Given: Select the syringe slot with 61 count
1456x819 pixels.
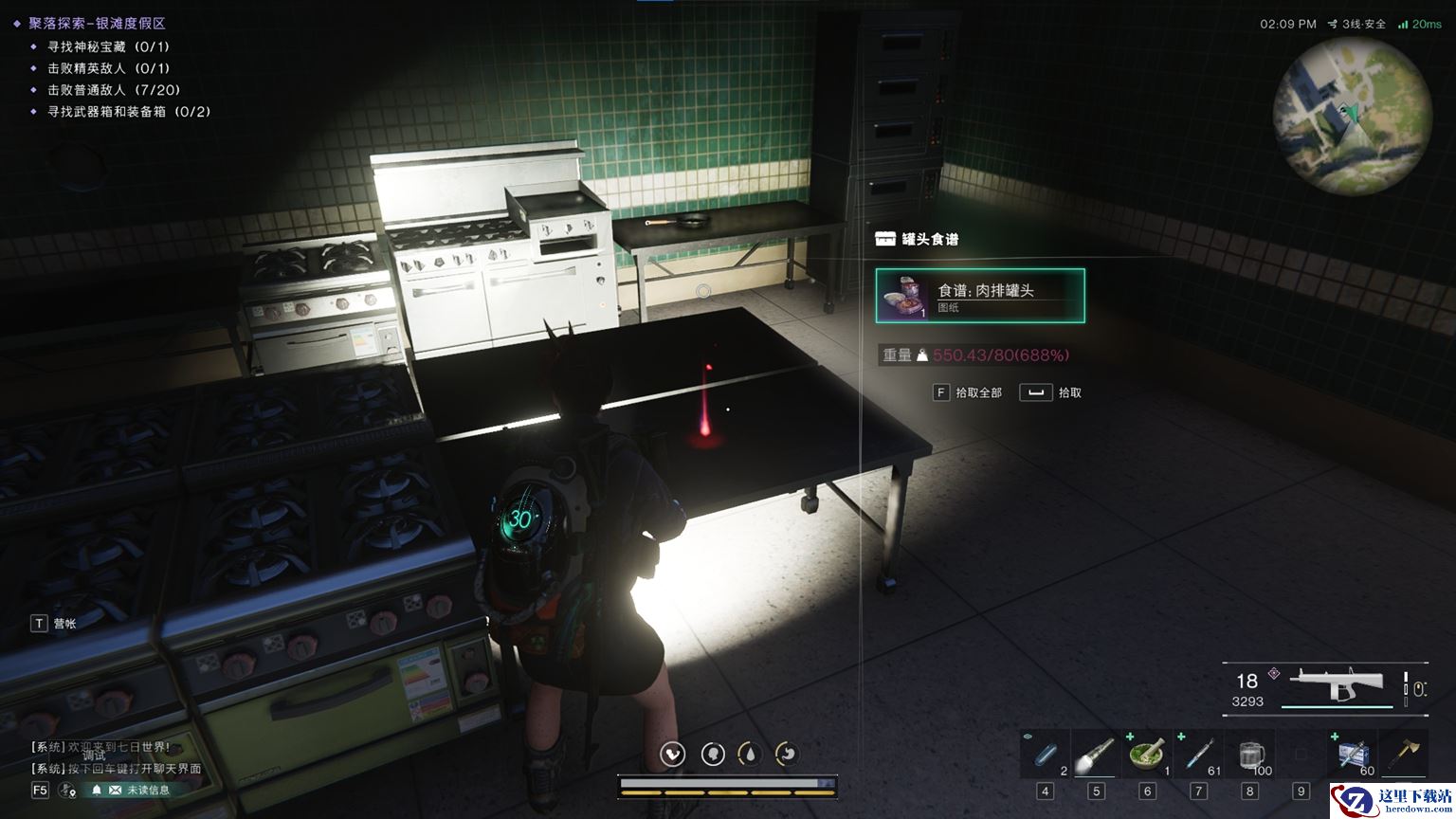Looking at the screenshot, I should click(1198, 755).
